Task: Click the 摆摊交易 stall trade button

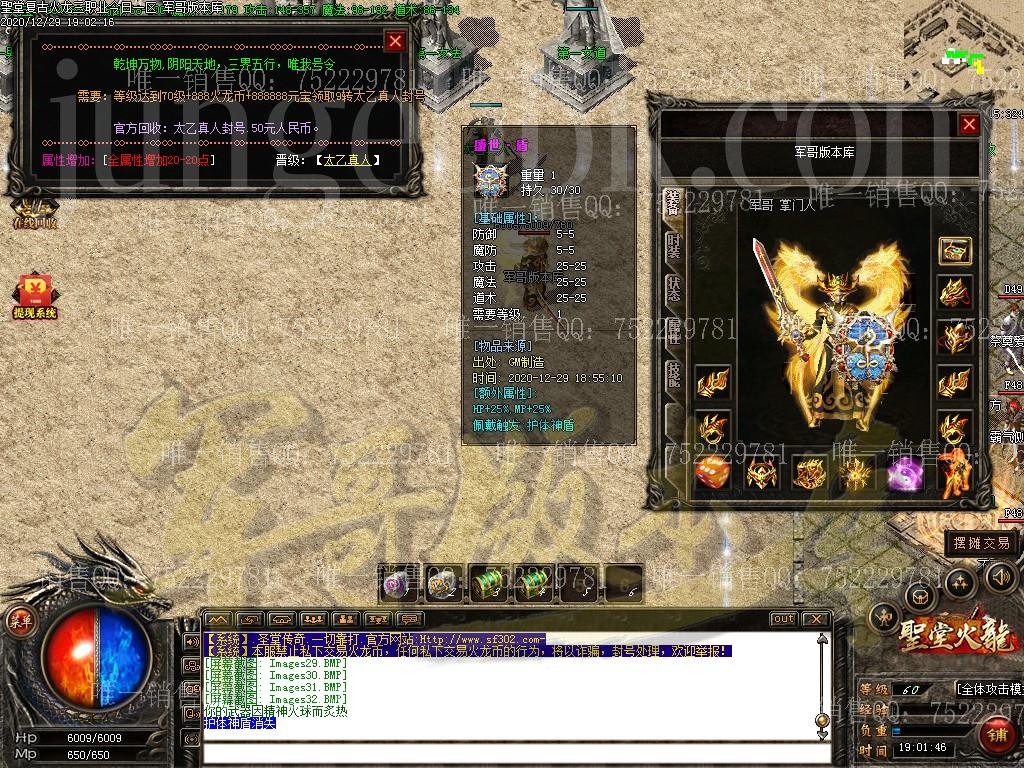Action: pos(981,543)
